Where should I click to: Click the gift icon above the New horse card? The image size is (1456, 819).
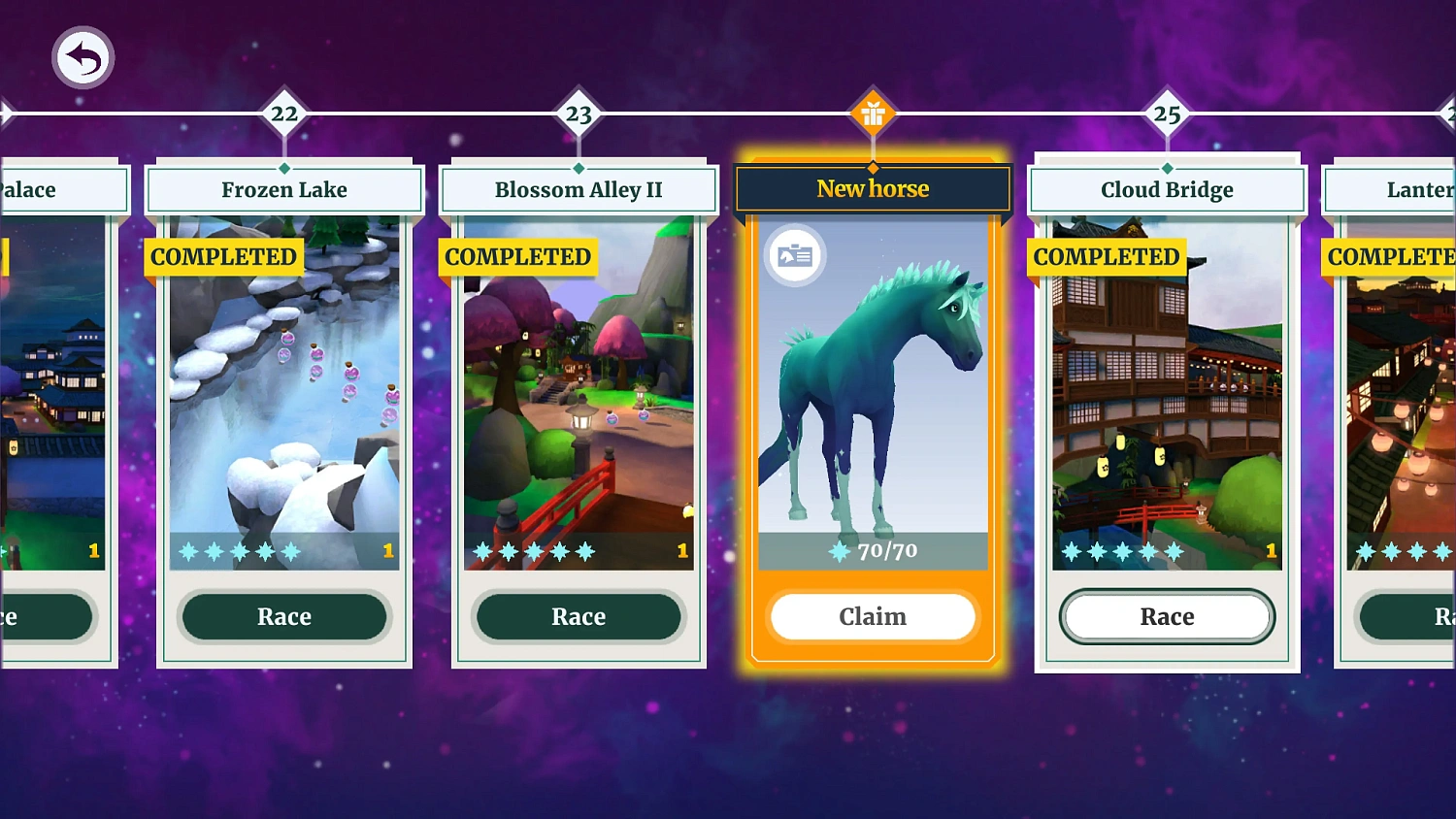pos(872,114)
